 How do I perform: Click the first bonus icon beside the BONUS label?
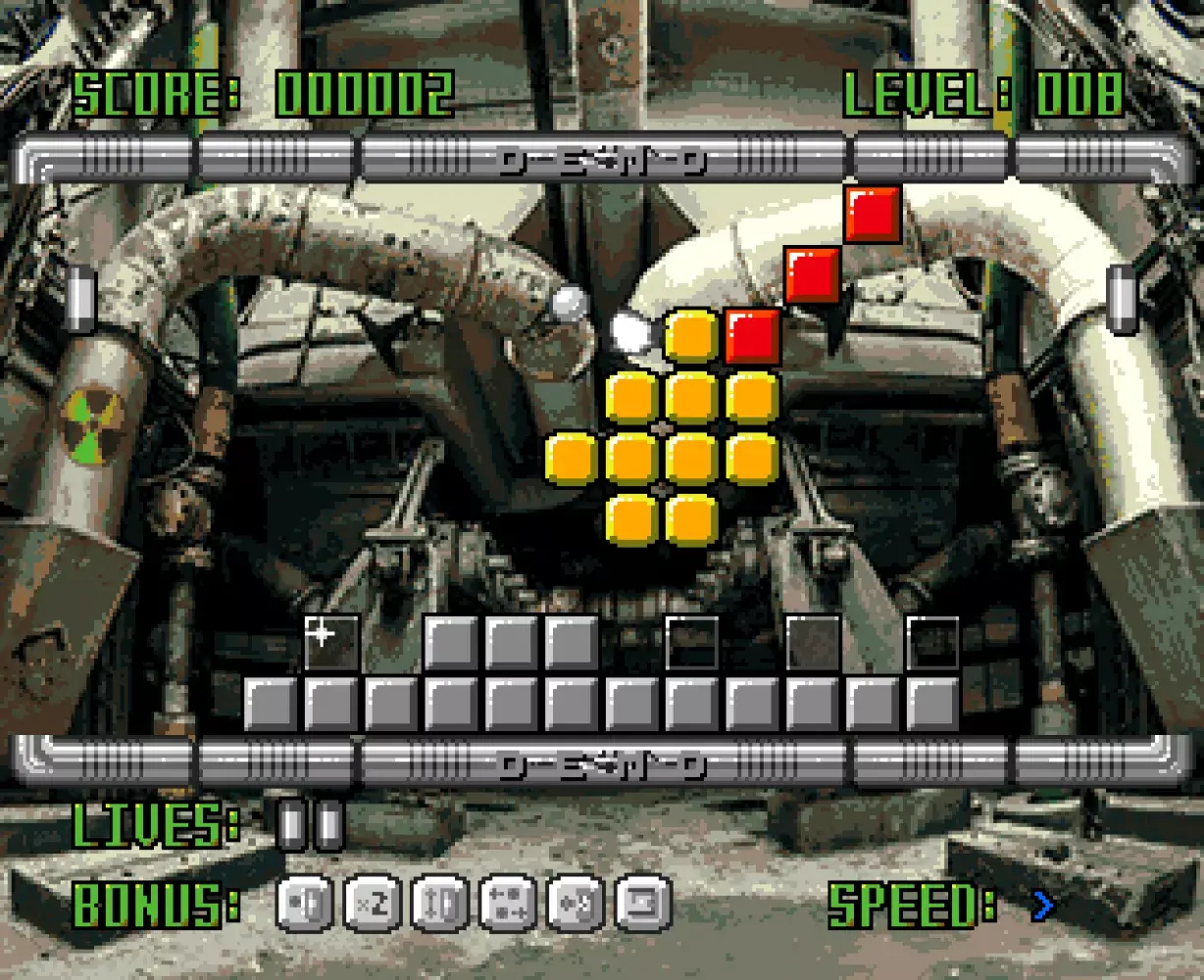(305, 903)
